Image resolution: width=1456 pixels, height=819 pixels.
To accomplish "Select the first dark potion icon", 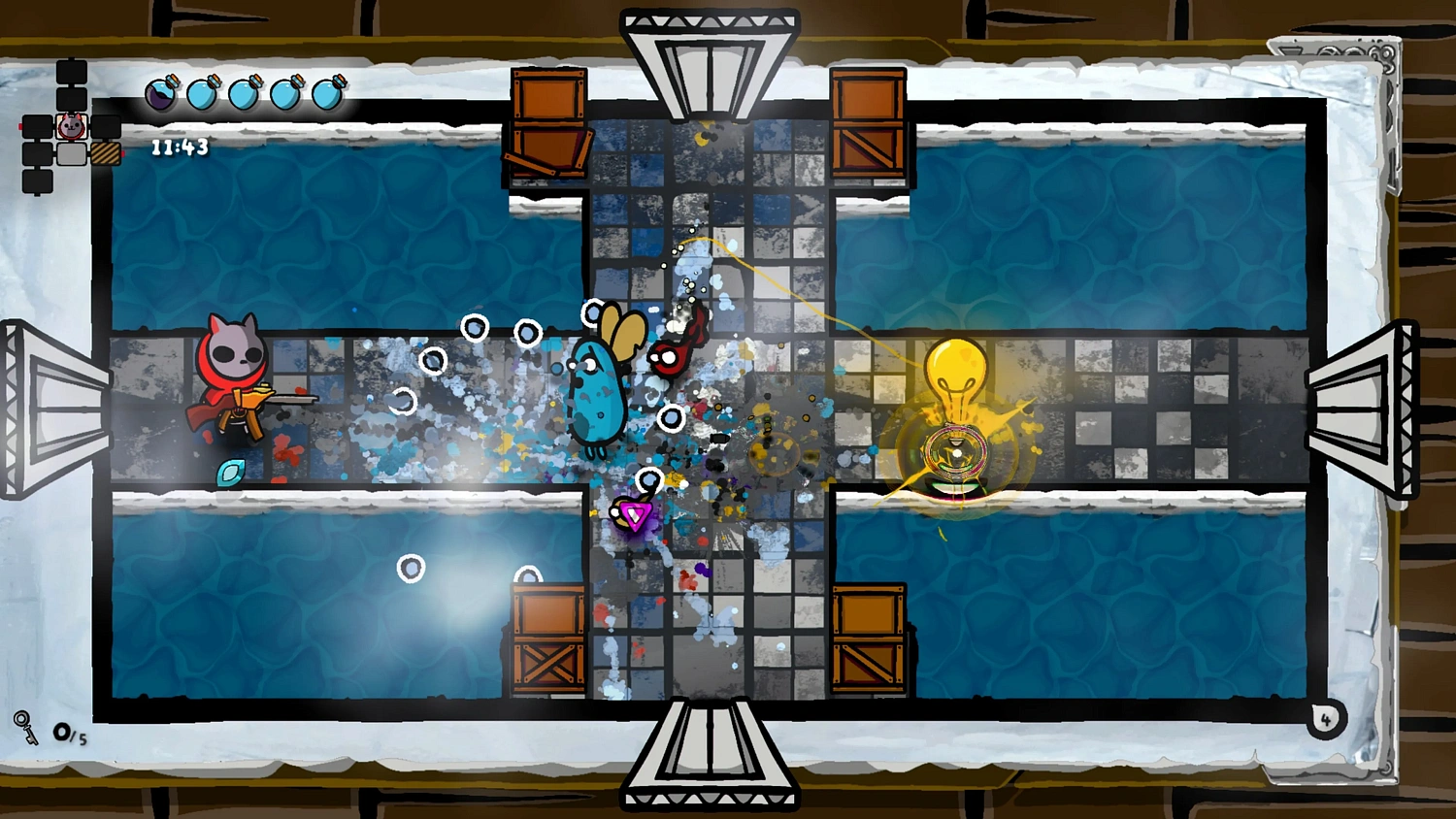I will pyautogui.click(x=159, y=93).
